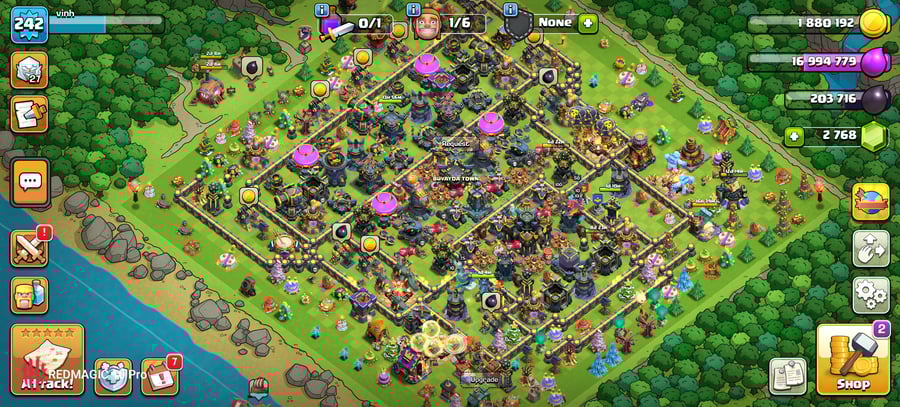
Task: Show builder info above the builder face
Action: click(x=415, y=10)
